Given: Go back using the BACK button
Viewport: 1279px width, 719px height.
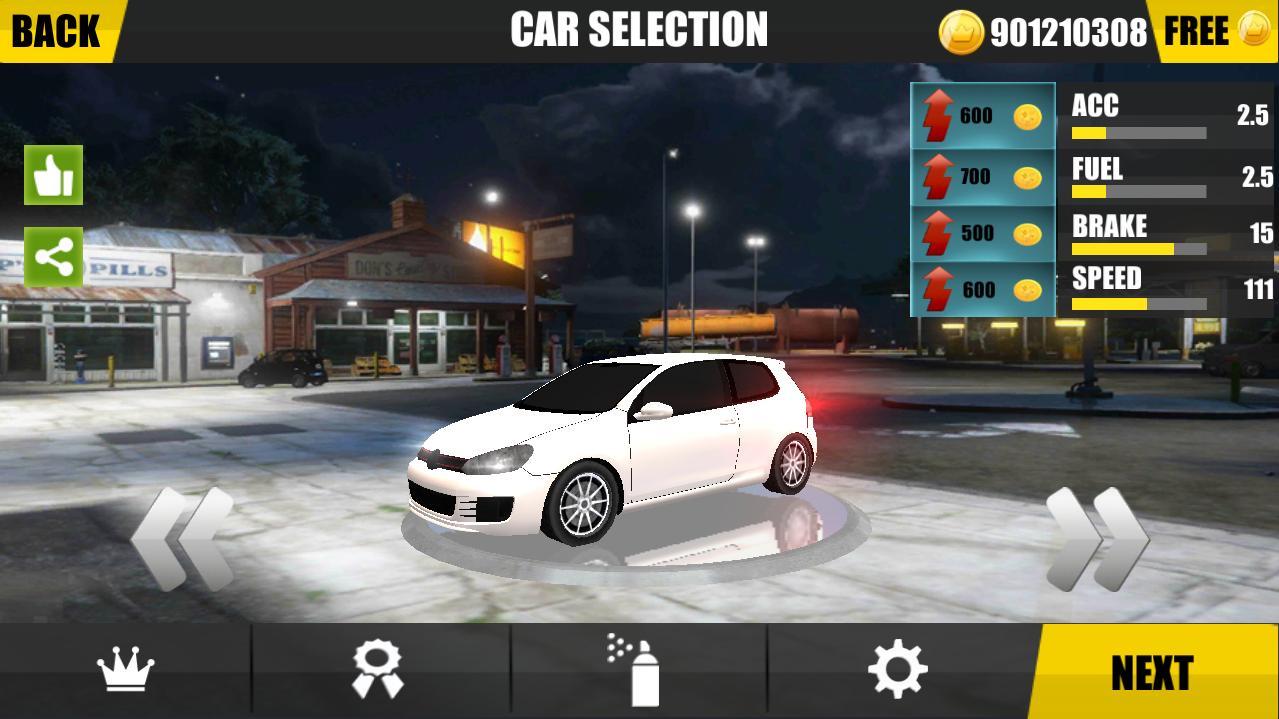Looking at the screenshot, I should [57, 31].
